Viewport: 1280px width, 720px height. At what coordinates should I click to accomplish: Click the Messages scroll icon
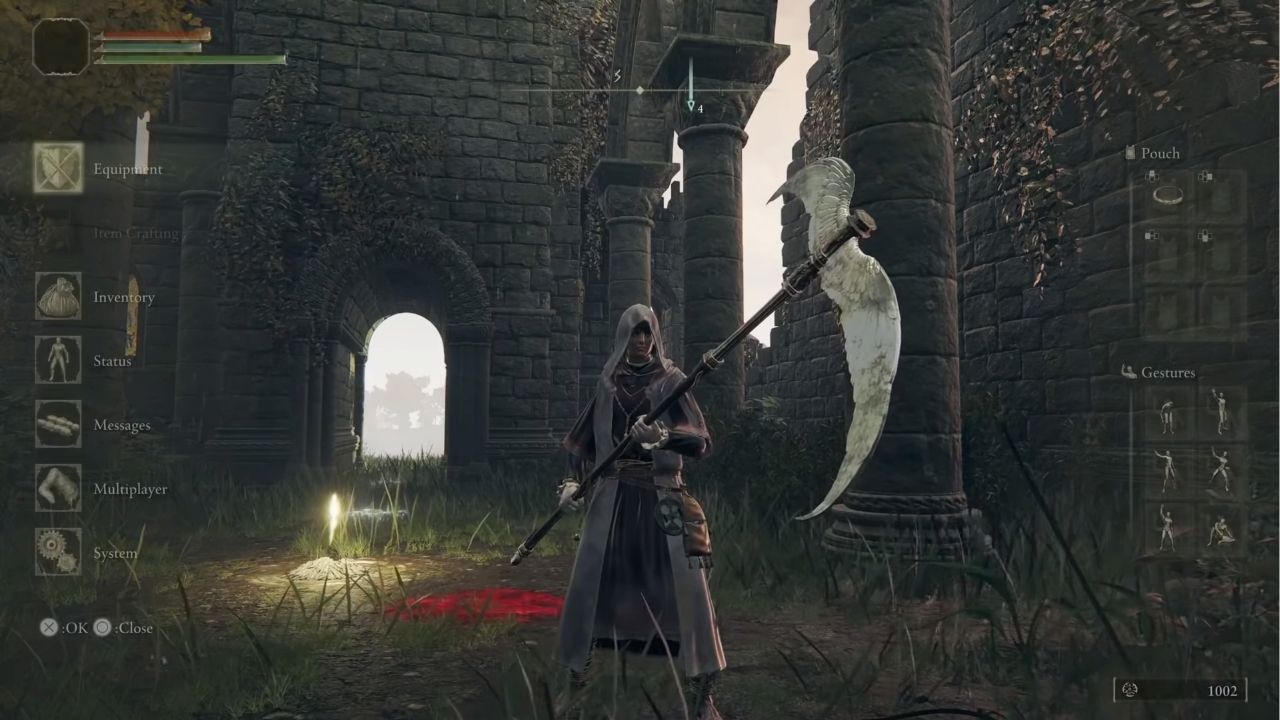[57, 425]
